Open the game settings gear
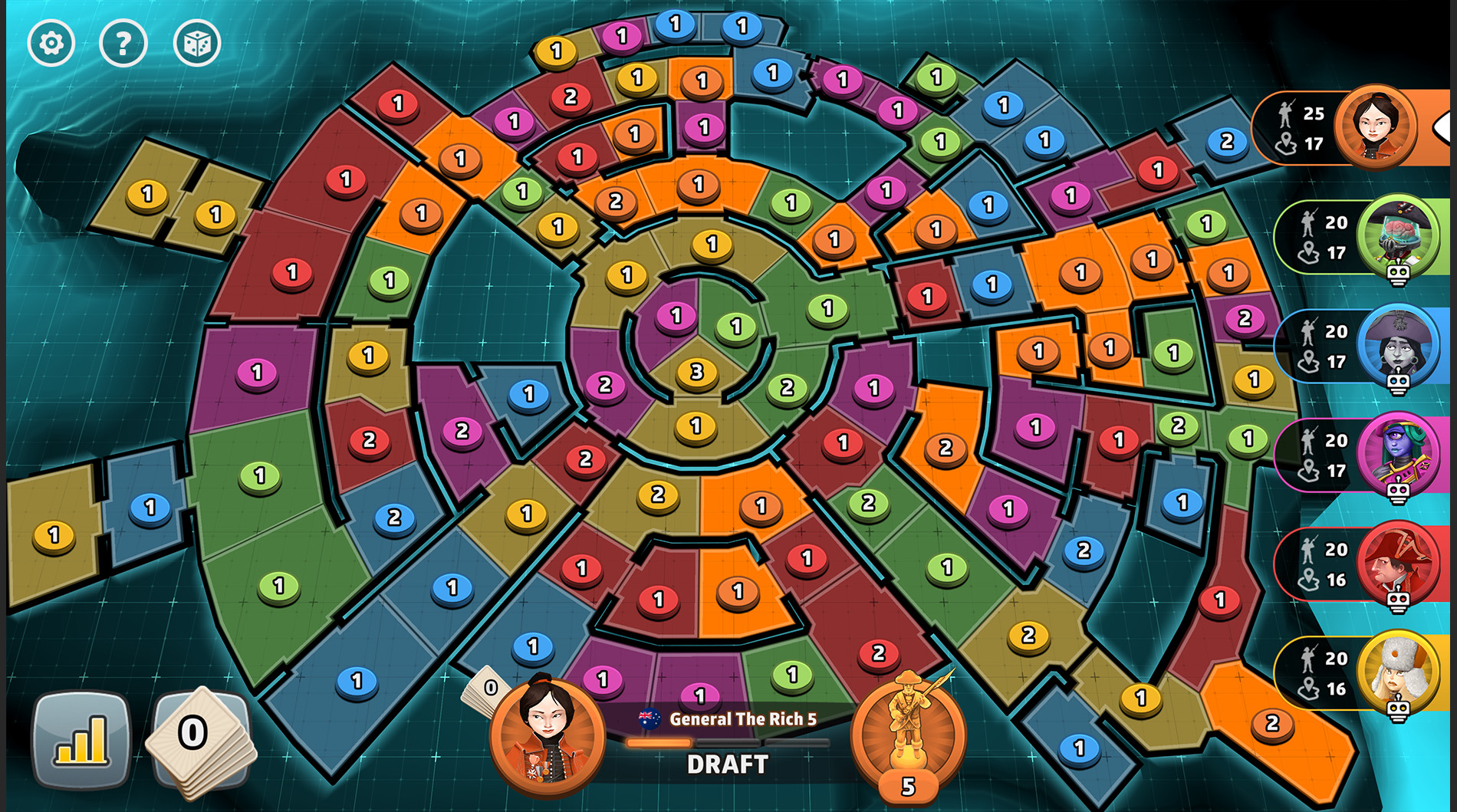Viewport: 1457px width, 812px height. tap(51, 44)
